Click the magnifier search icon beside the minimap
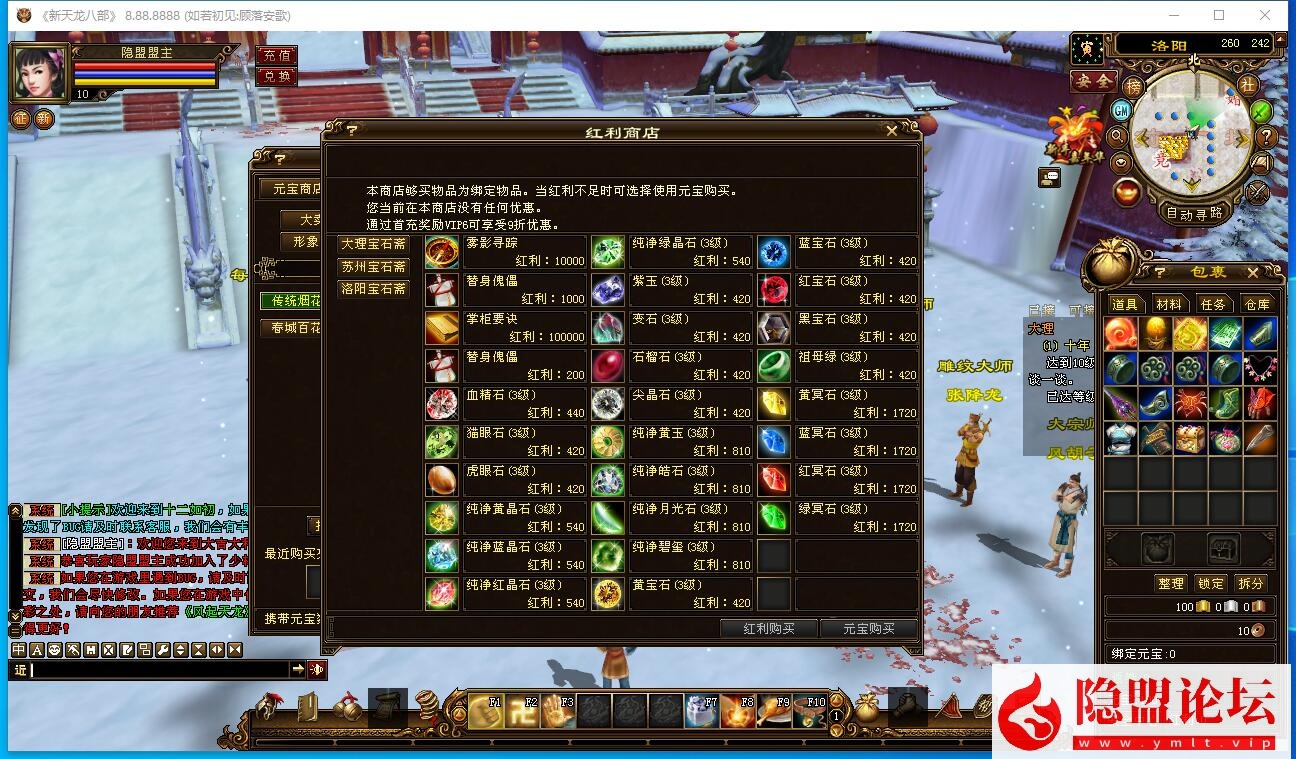The image size is (1296, 759). point(1117,137)
